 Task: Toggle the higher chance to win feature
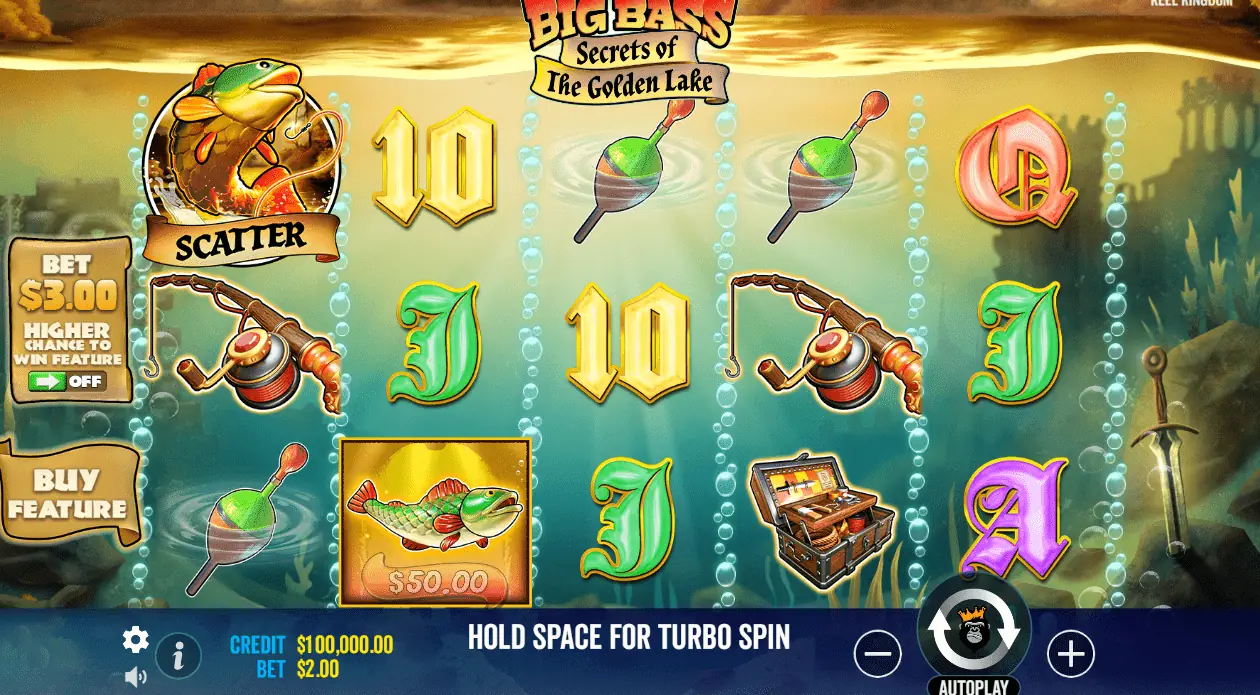(67, 381)
